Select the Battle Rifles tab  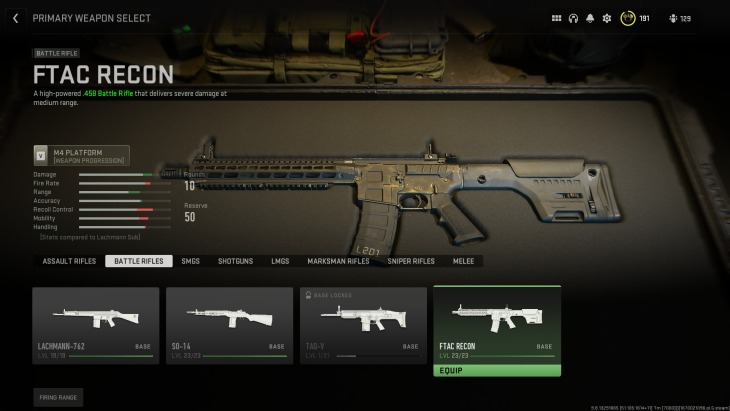click(x=139, y=261)
